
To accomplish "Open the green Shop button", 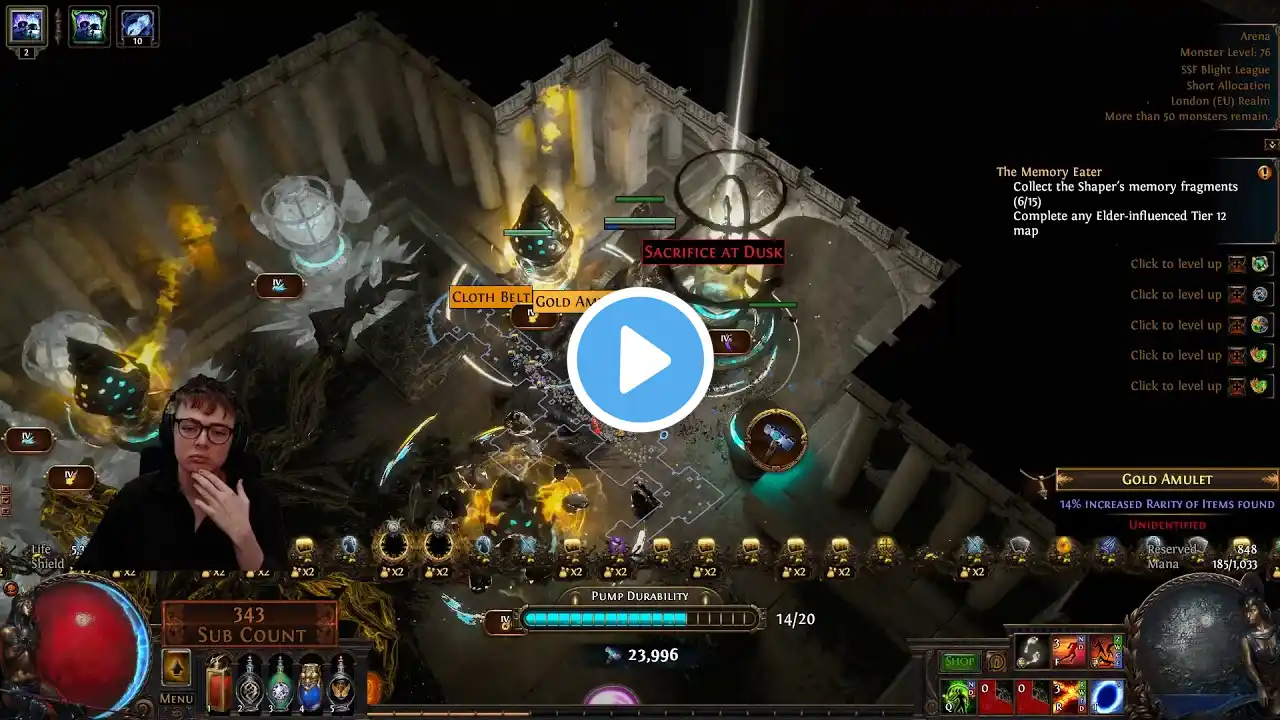I will (x=959, y=662).
